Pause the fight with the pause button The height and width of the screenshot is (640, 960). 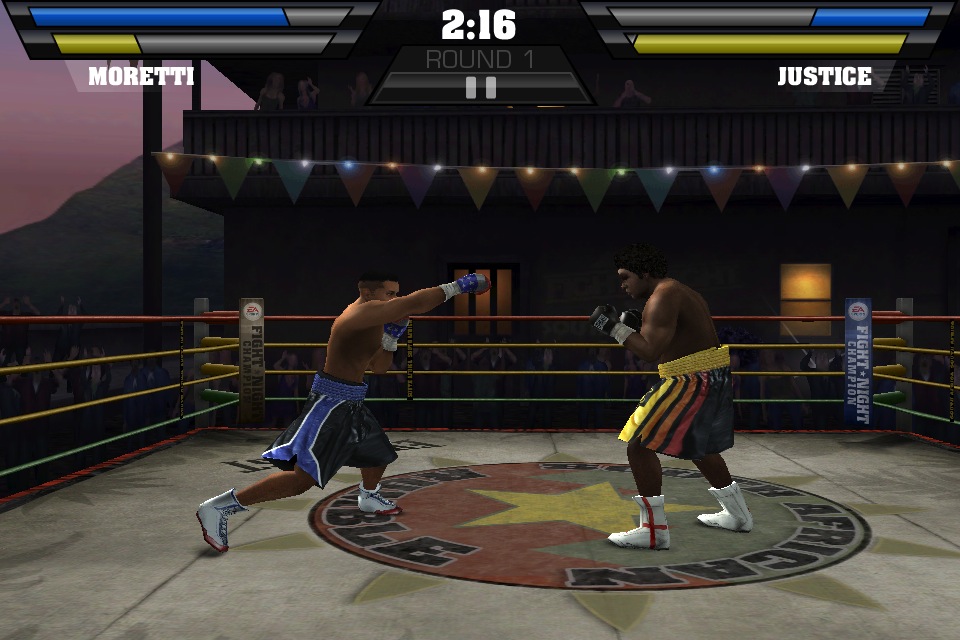click(x=481, y=87)
